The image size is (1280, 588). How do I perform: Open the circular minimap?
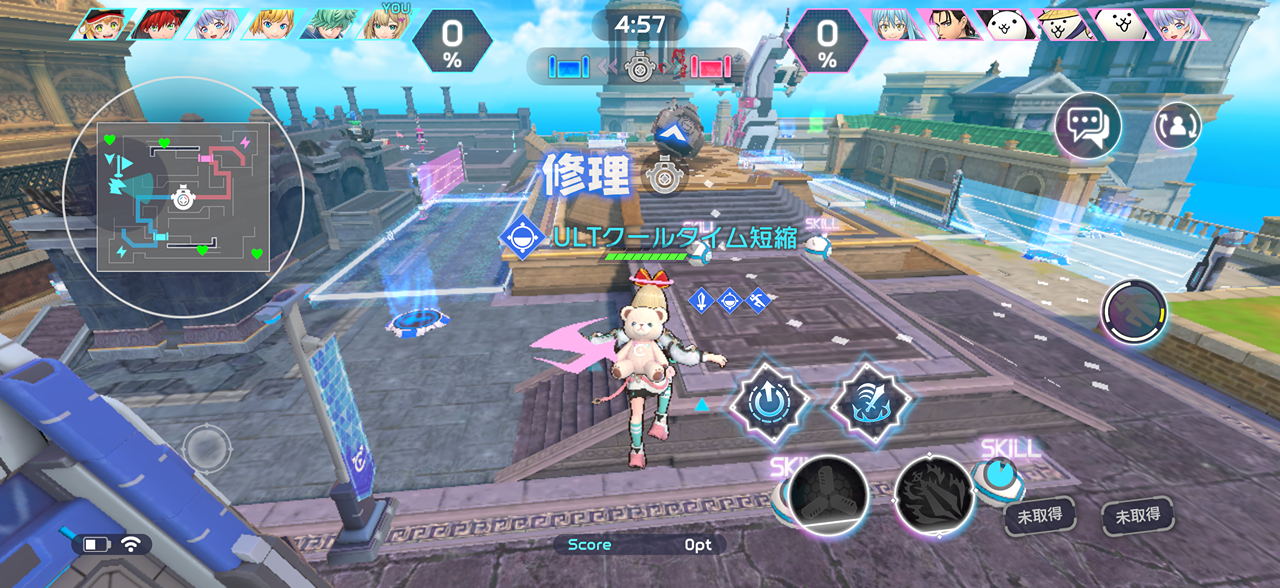coord(183,197)
